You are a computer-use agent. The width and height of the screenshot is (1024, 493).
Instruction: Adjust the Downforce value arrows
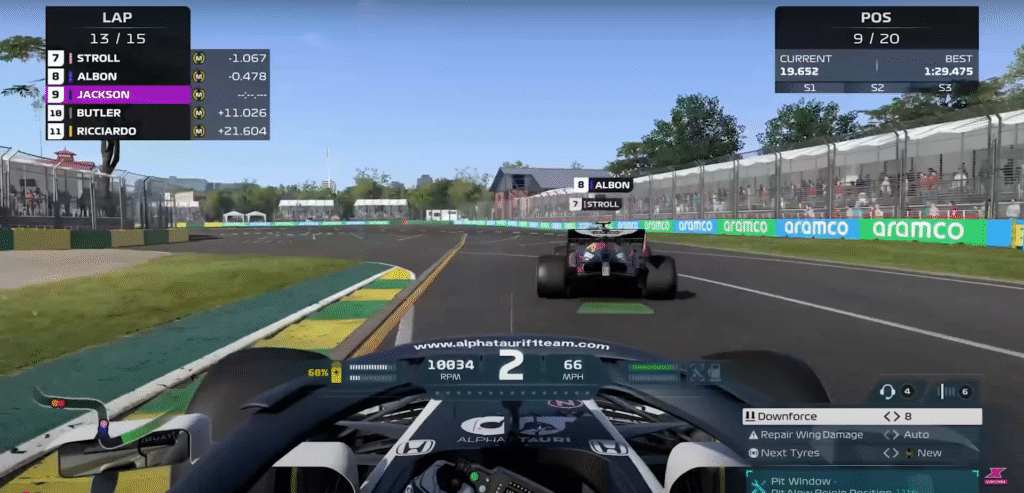pyautogui.click(x=890, y=416)
